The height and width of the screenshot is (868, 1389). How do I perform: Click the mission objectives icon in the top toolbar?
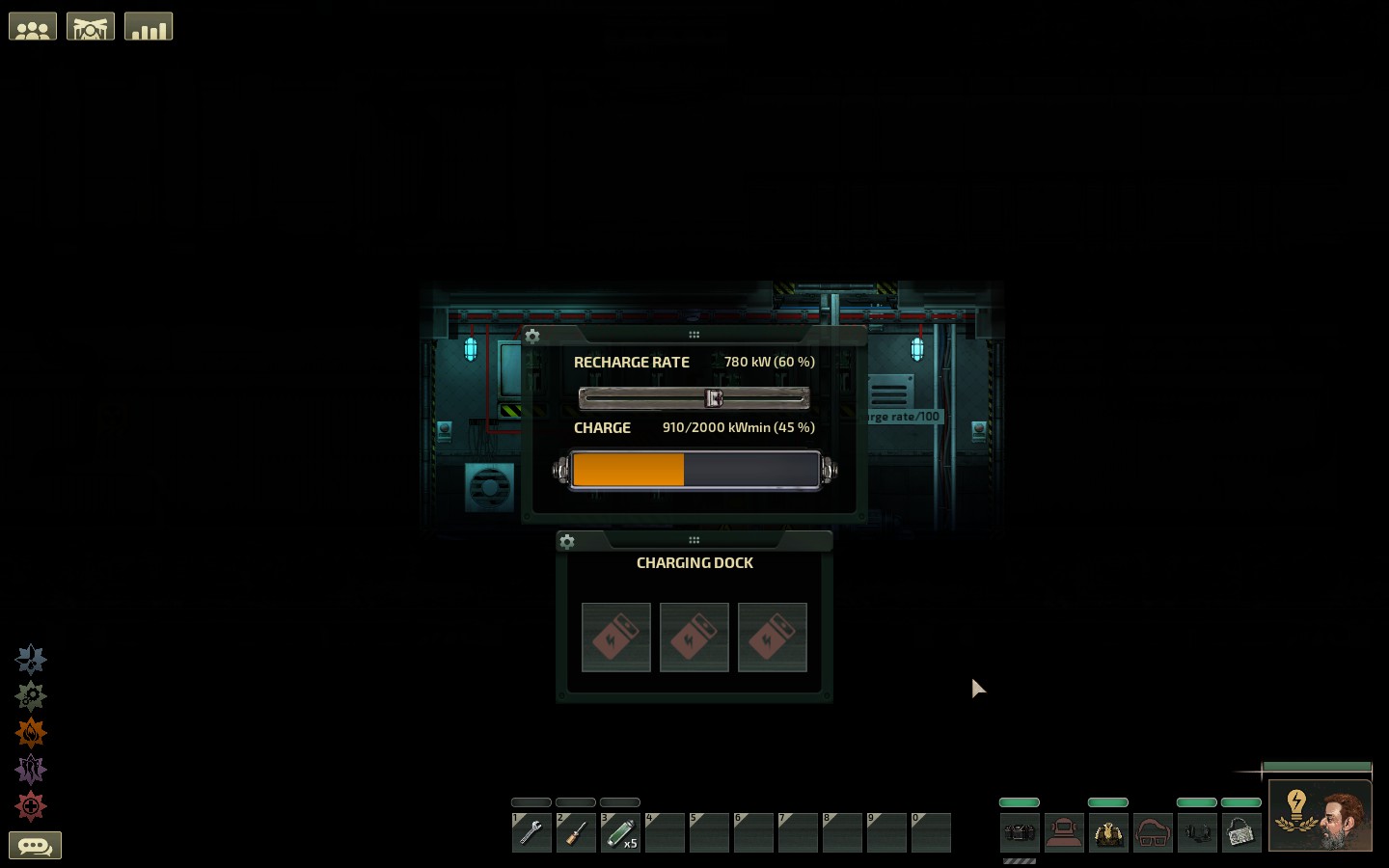coord(91,26)
